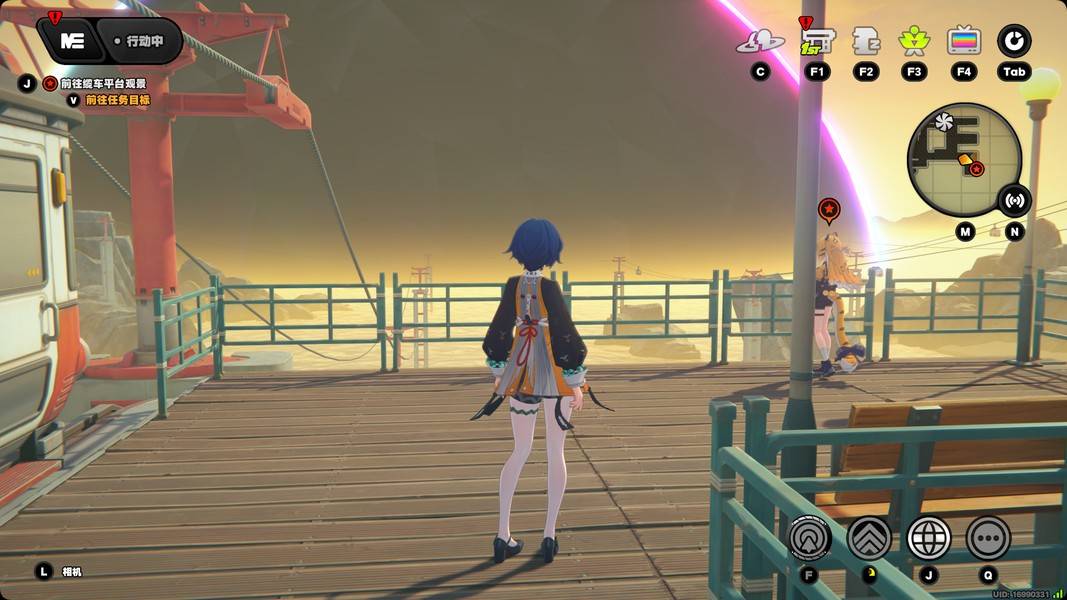Activate the concentric-arrow interact skill
The height and width of the screenshot is (600, 1067).
809,538
